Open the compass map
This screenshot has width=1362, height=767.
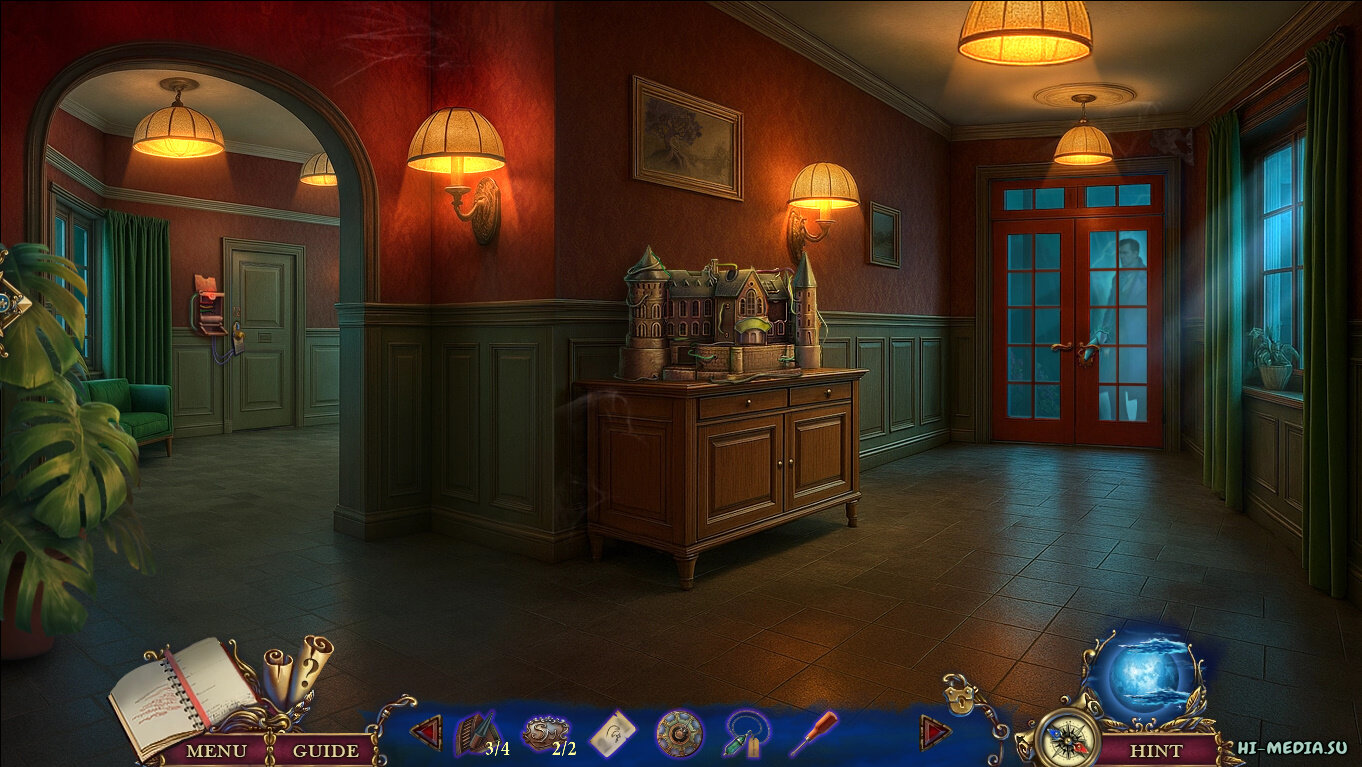click(x=1065, y=741)
